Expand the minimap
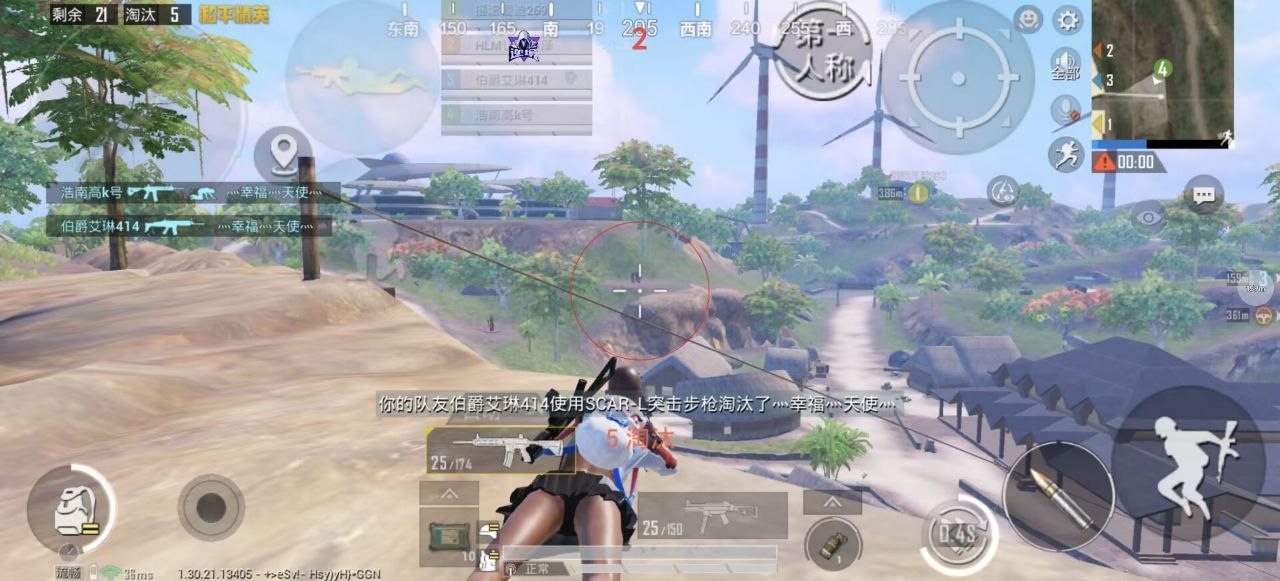Viewport: 1280px width, 581px height. [1162, 70]
